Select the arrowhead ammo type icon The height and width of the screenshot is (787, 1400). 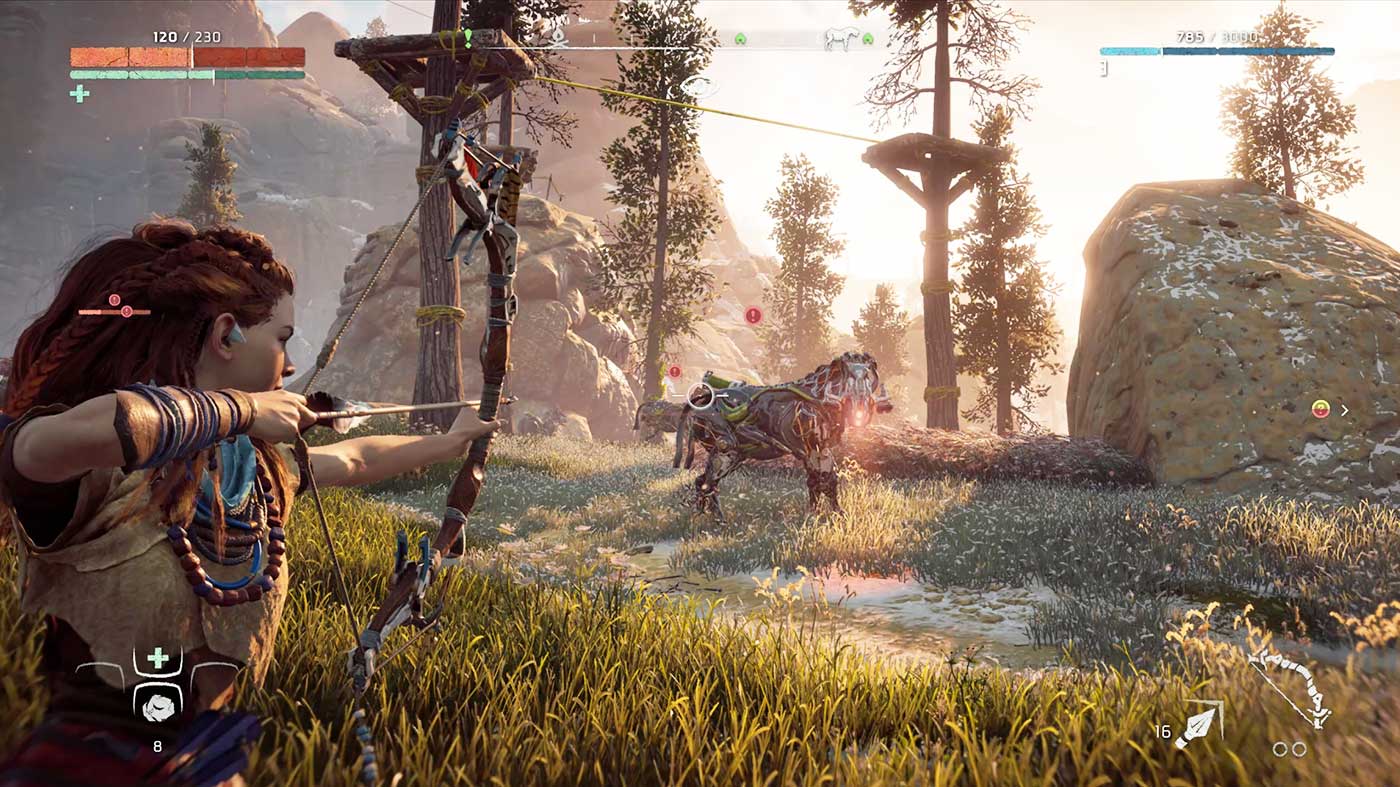click(x=1198, y=727)
